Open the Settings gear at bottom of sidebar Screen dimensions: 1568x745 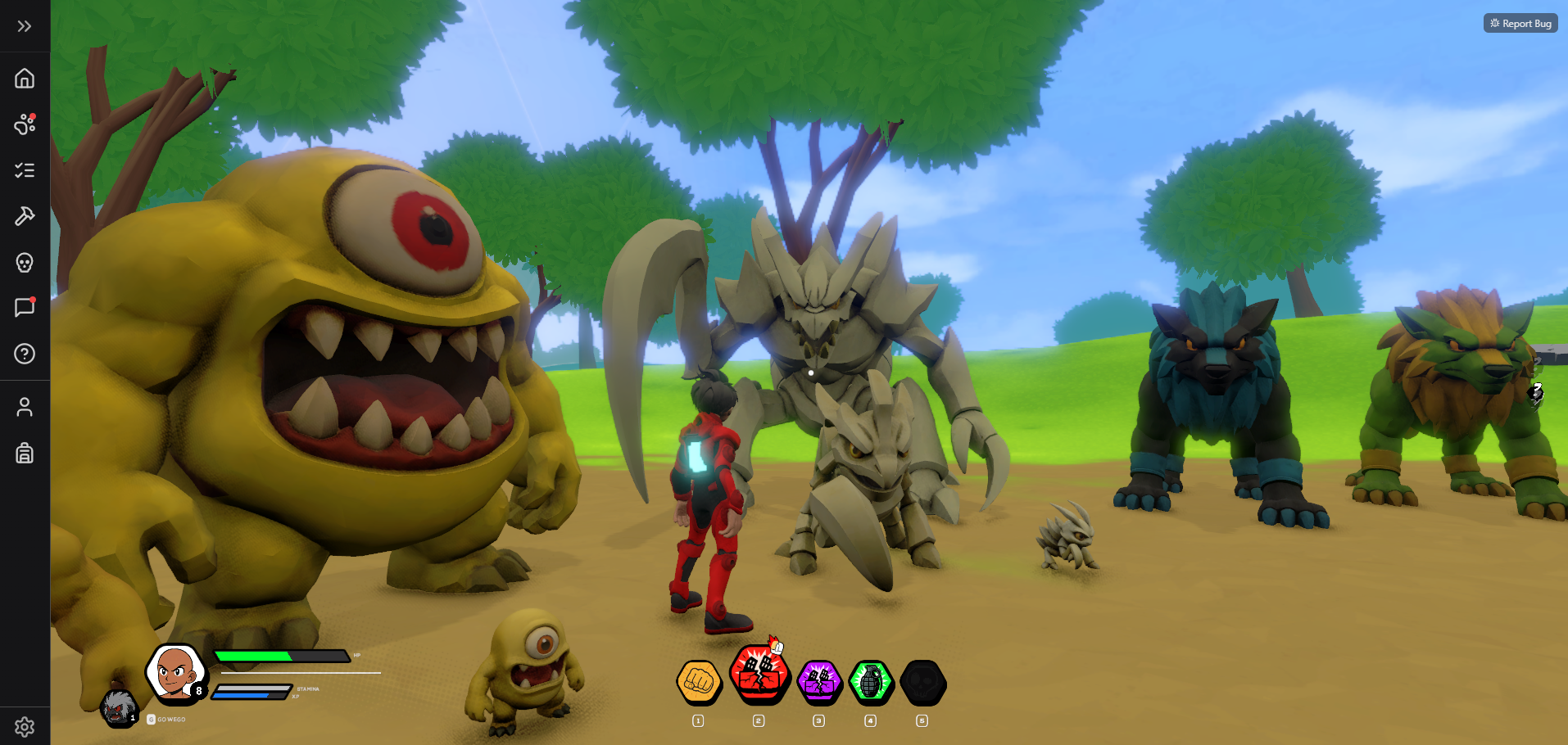tap(24, 726)
